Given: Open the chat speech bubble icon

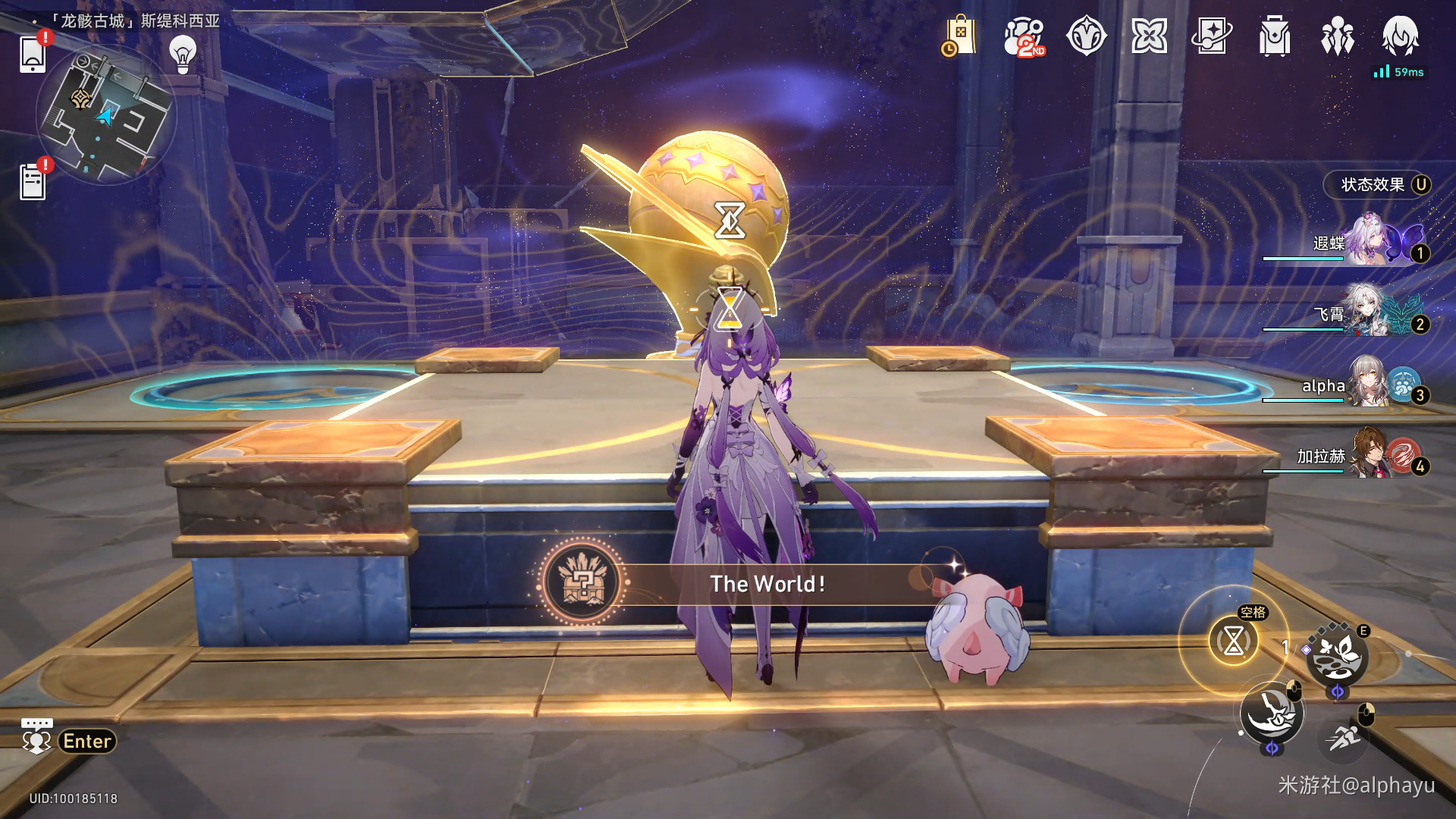Looking at the screenshot, I should [x=36, y=736].
